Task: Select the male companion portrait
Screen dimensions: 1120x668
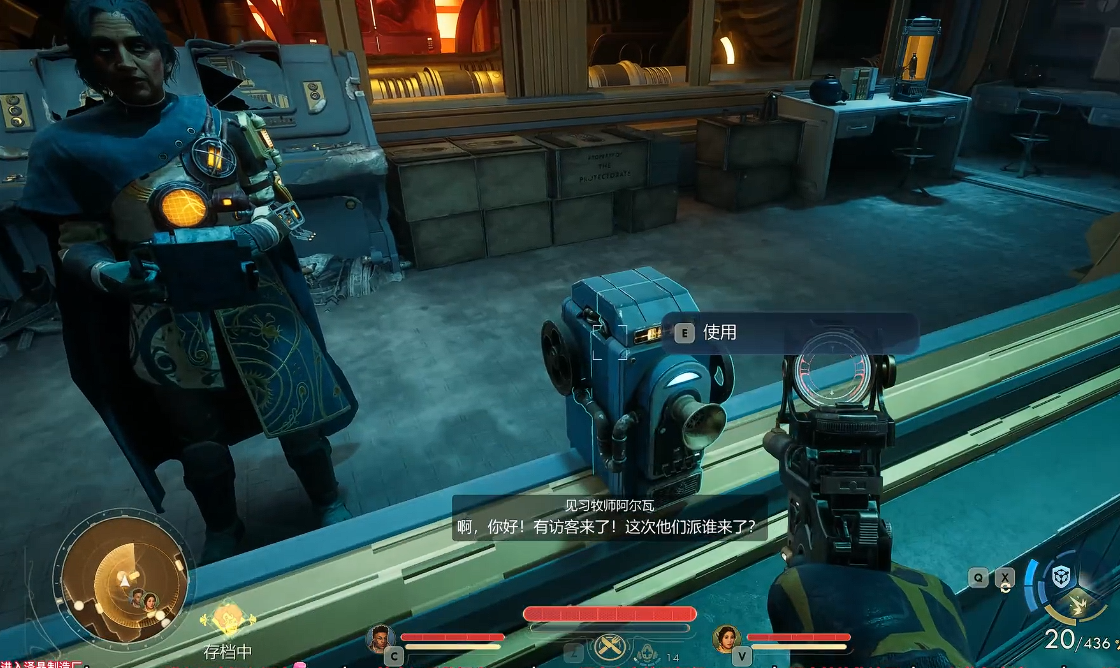Action: click(x=380, y=637)
